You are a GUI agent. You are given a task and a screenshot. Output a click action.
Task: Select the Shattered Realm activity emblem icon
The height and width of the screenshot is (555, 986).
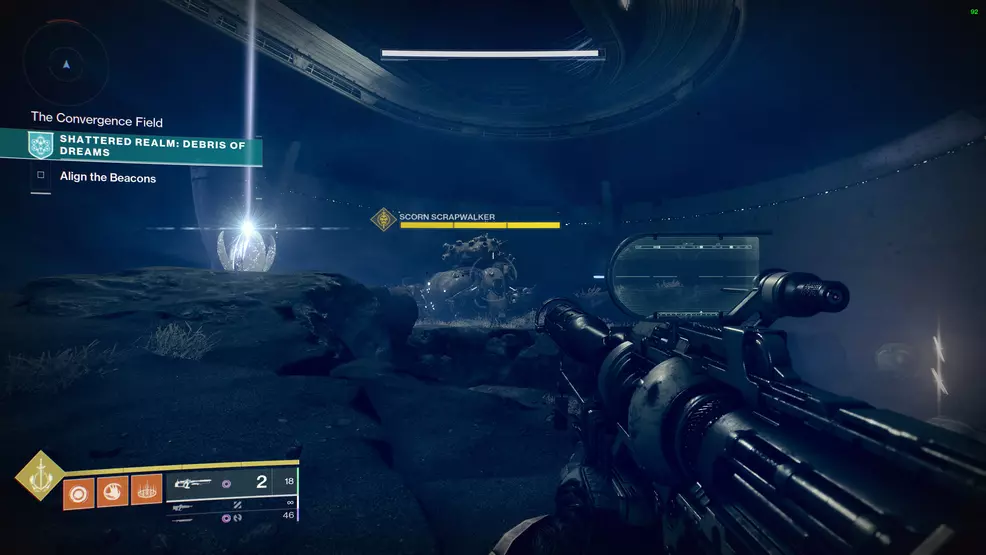pyautogui.click(x=41, y=146)
